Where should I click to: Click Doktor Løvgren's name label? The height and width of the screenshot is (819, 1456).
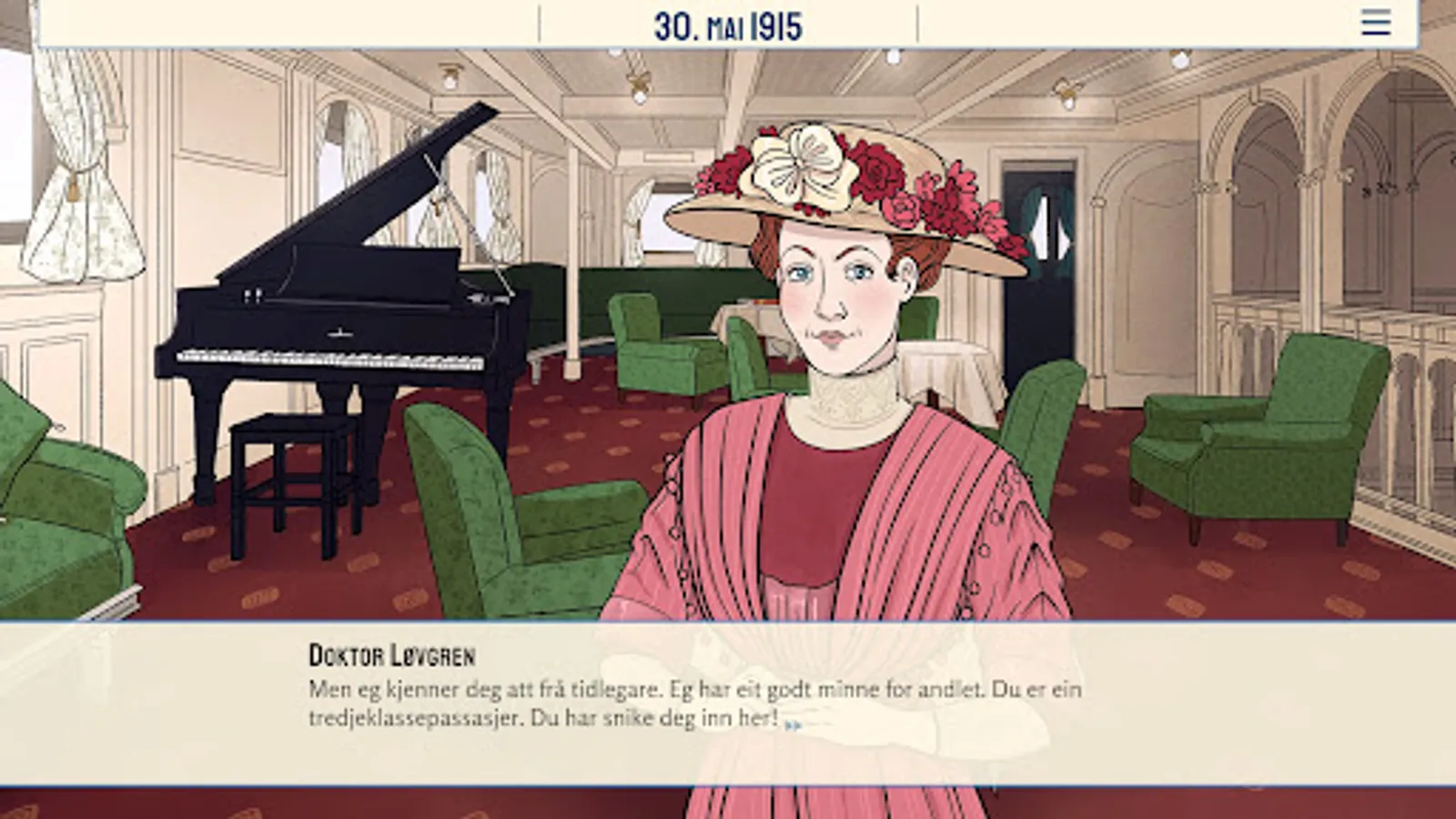(391, 653)
